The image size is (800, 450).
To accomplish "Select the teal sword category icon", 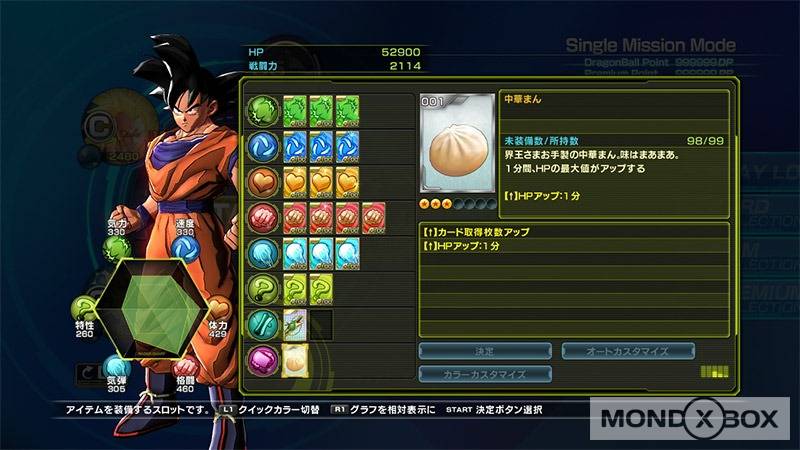I will (x=263, y=323).
